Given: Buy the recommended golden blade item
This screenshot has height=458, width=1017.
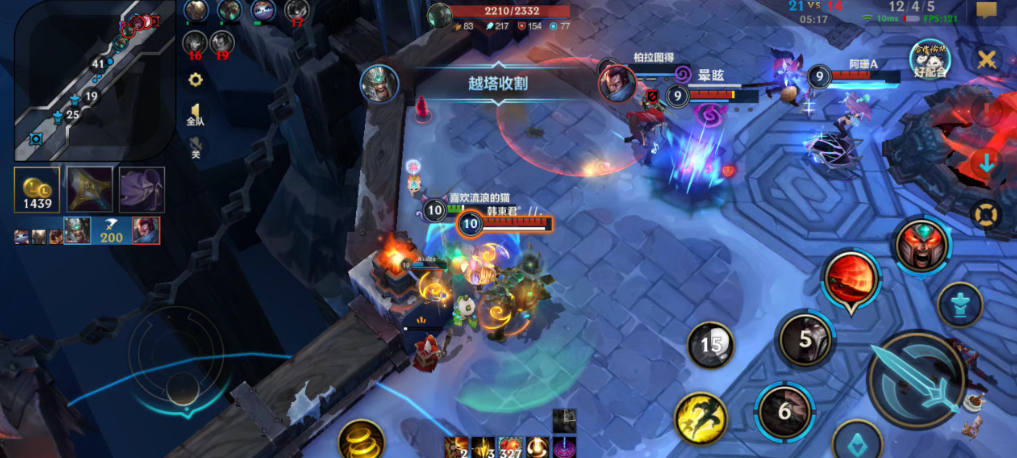Looking at the screenshot, I should coord(88,190).
